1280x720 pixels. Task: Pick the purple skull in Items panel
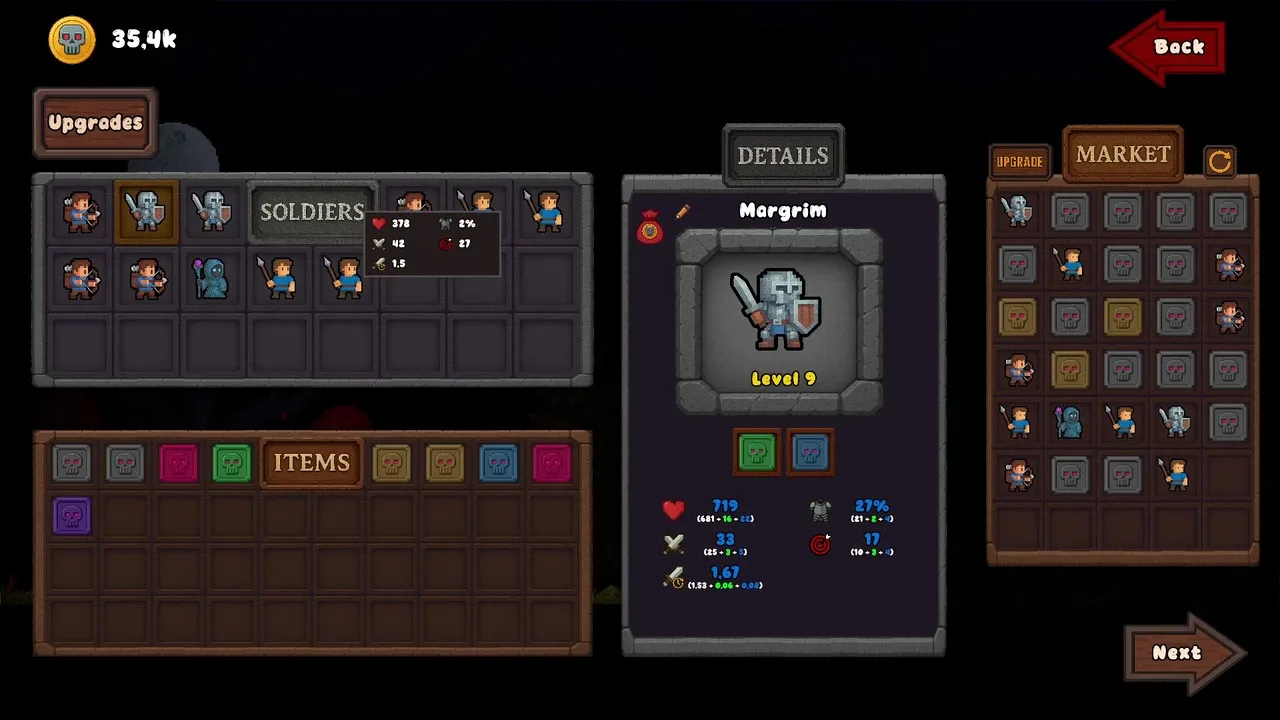coord(72,516)
